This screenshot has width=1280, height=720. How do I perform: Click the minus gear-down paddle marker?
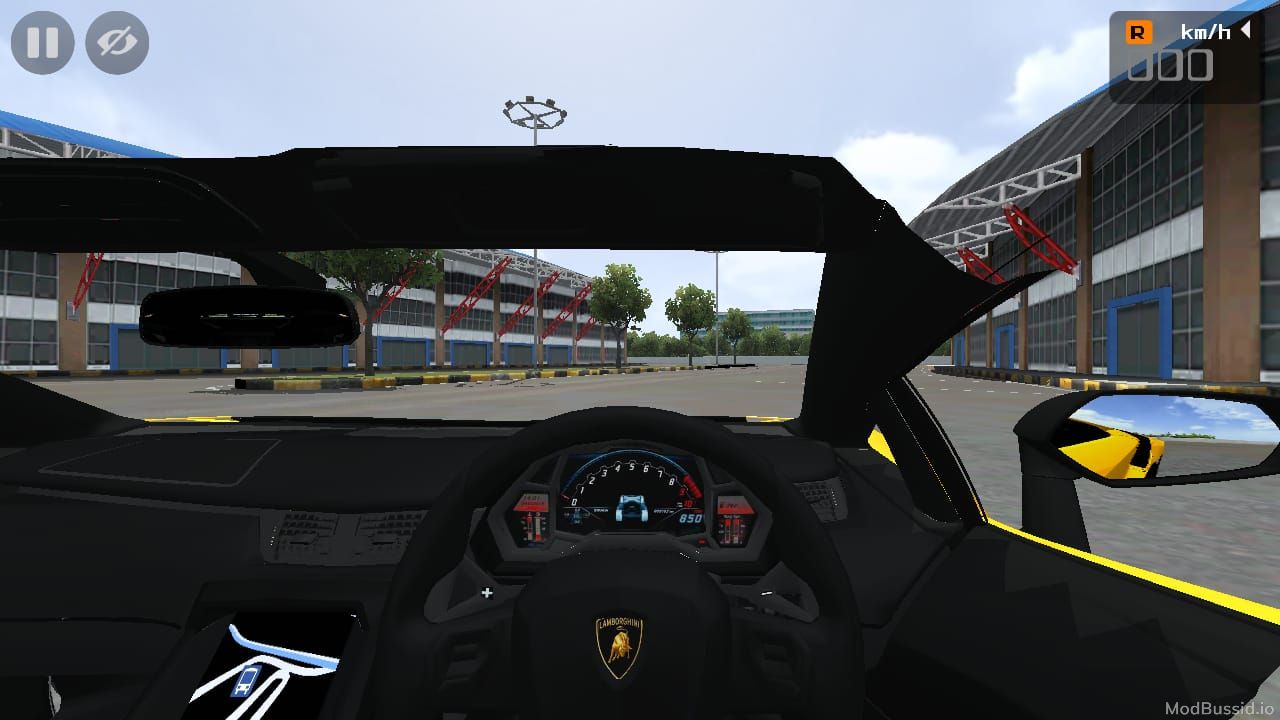tap(765, 592)
